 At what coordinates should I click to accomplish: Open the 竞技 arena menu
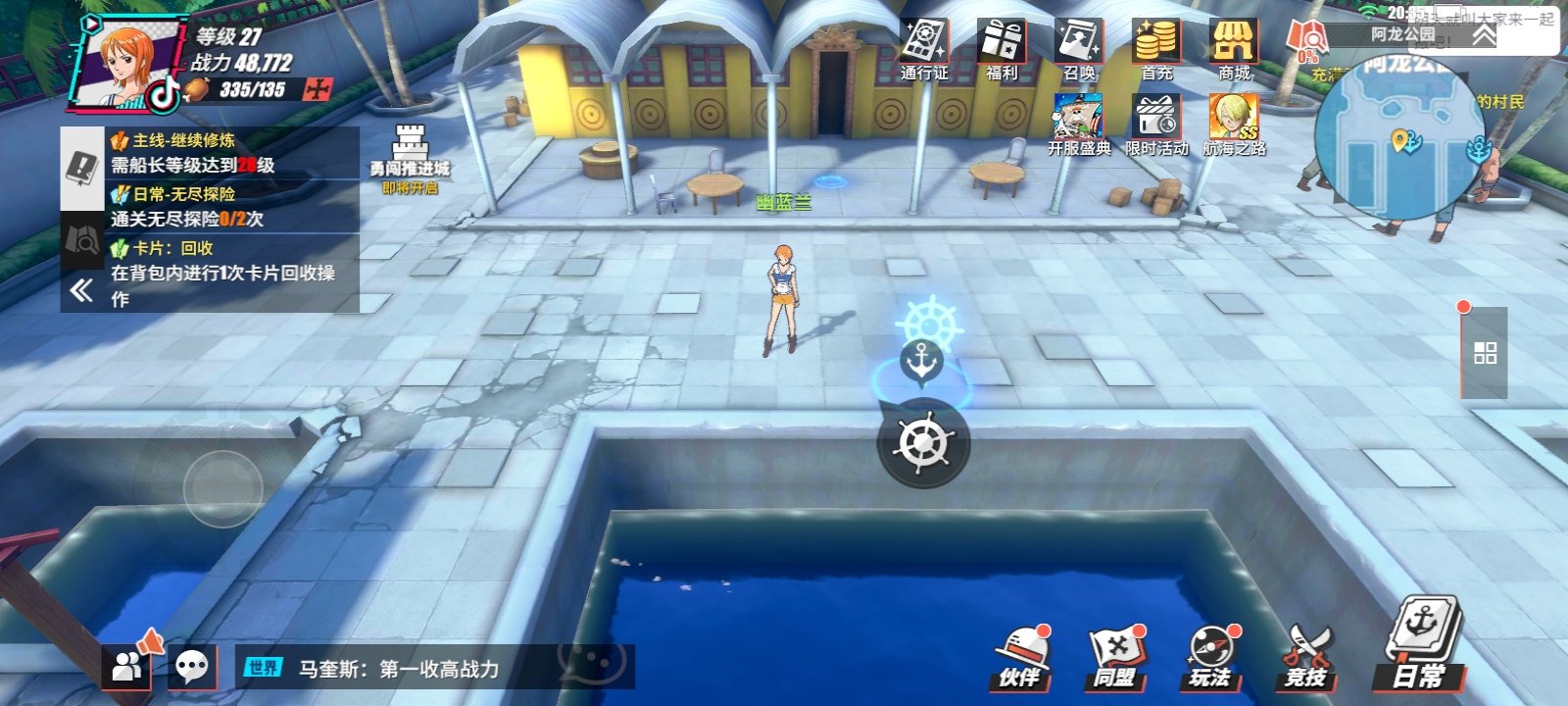pos(1306,657)
